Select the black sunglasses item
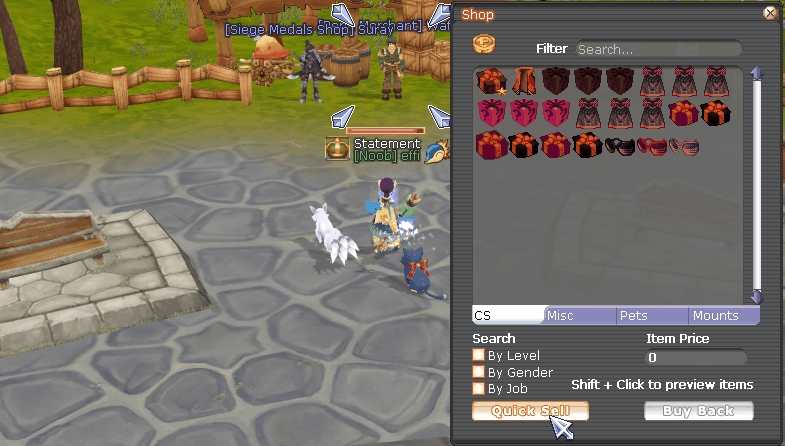Image resolution: width=785 pixels, height=446 pixels. [x=620, y=146]
